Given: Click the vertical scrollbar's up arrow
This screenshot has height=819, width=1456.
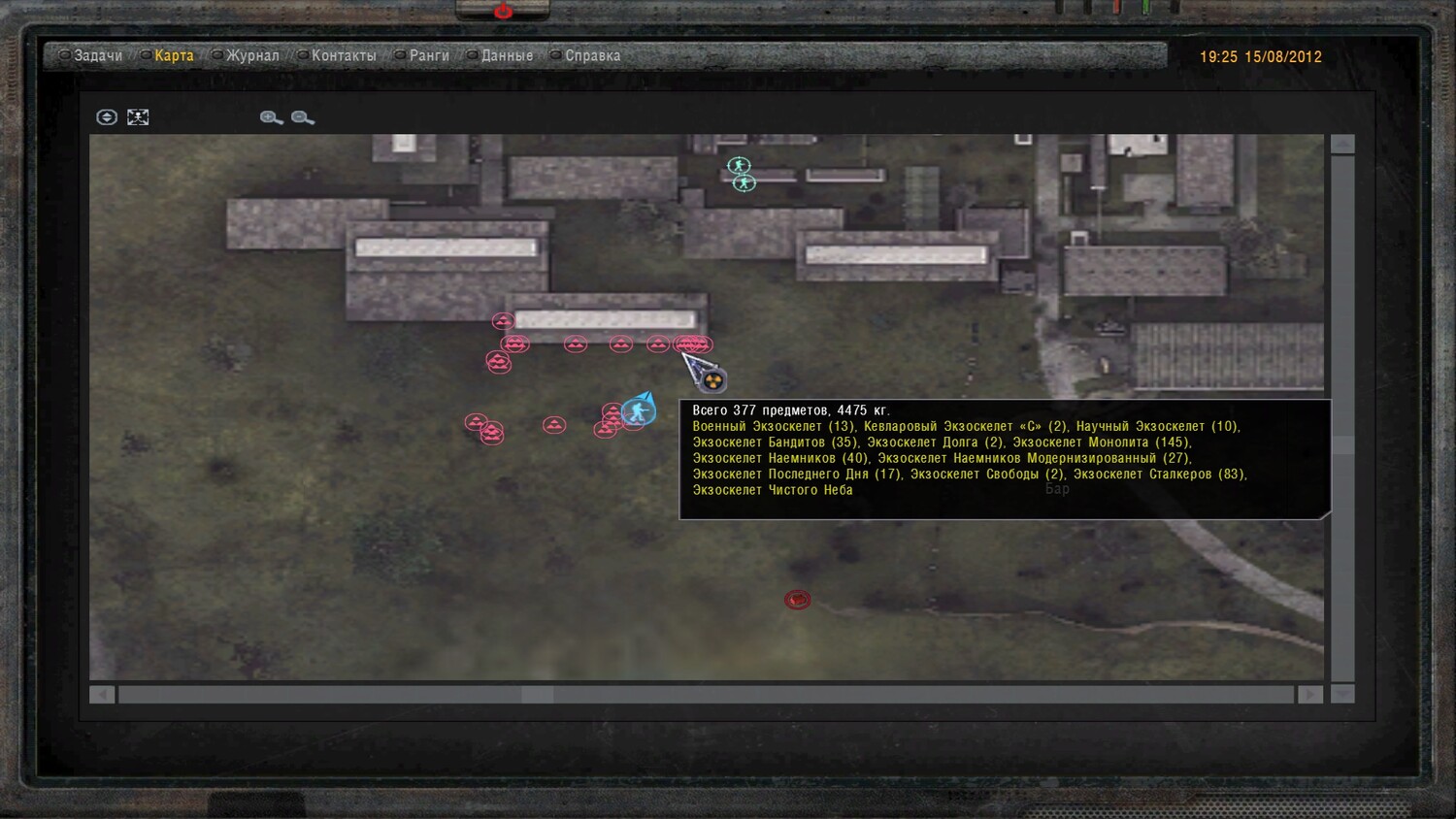Looking at the screenshot, I should 1342,145.
